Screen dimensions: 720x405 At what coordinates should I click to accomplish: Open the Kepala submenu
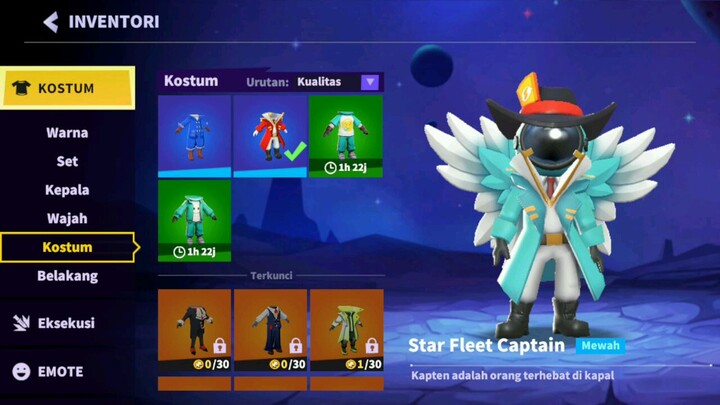(67, 190)
